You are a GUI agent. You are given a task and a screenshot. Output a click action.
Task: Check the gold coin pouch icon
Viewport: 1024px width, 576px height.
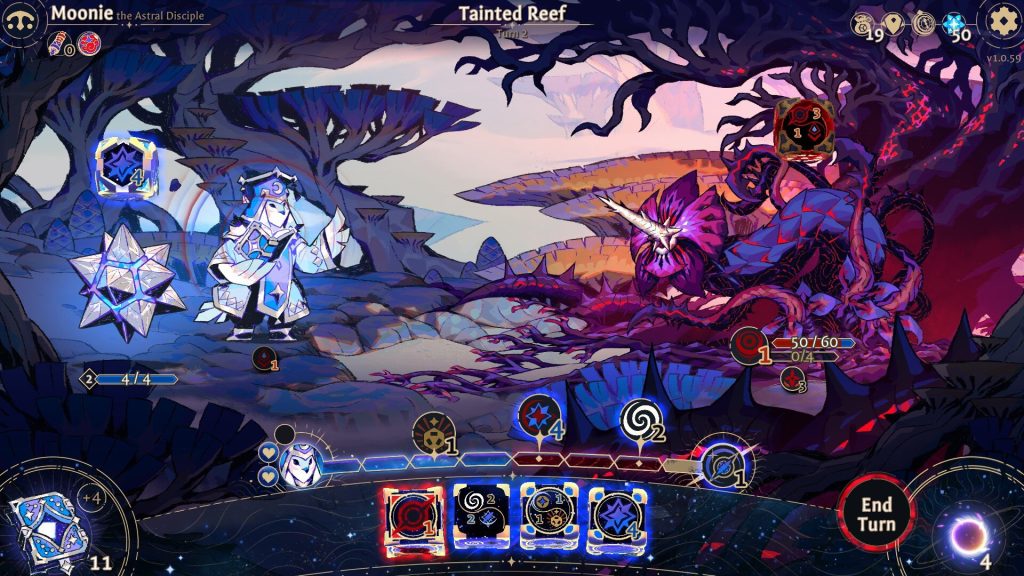coord(863,24)
